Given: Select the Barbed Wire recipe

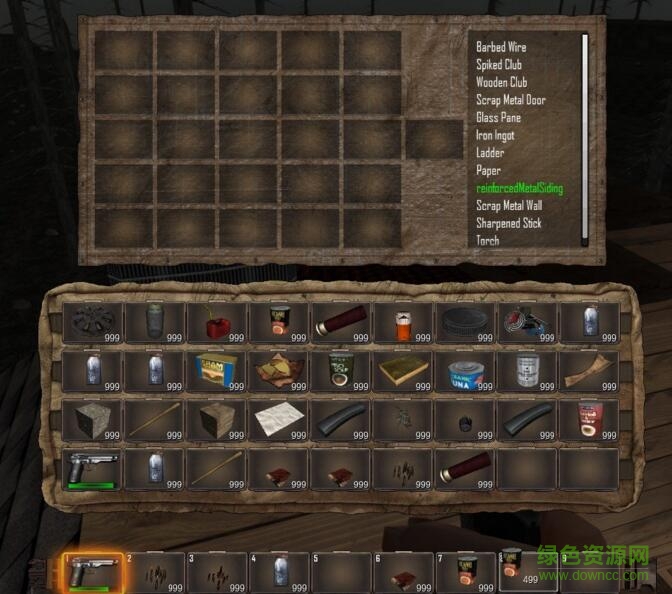Looking at the screenshot, I should (x=501, y=47).
